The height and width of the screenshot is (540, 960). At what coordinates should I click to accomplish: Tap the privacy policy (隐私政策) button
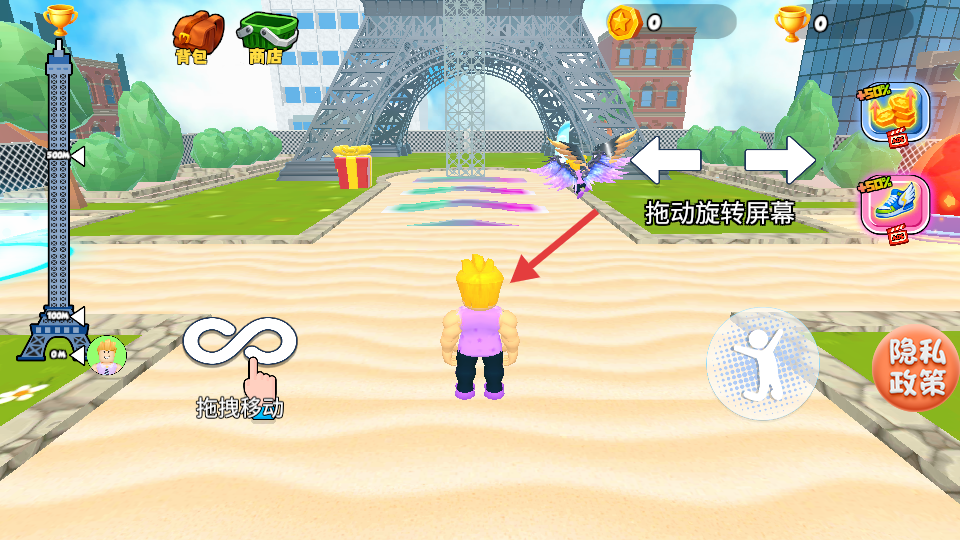[916, 367]
